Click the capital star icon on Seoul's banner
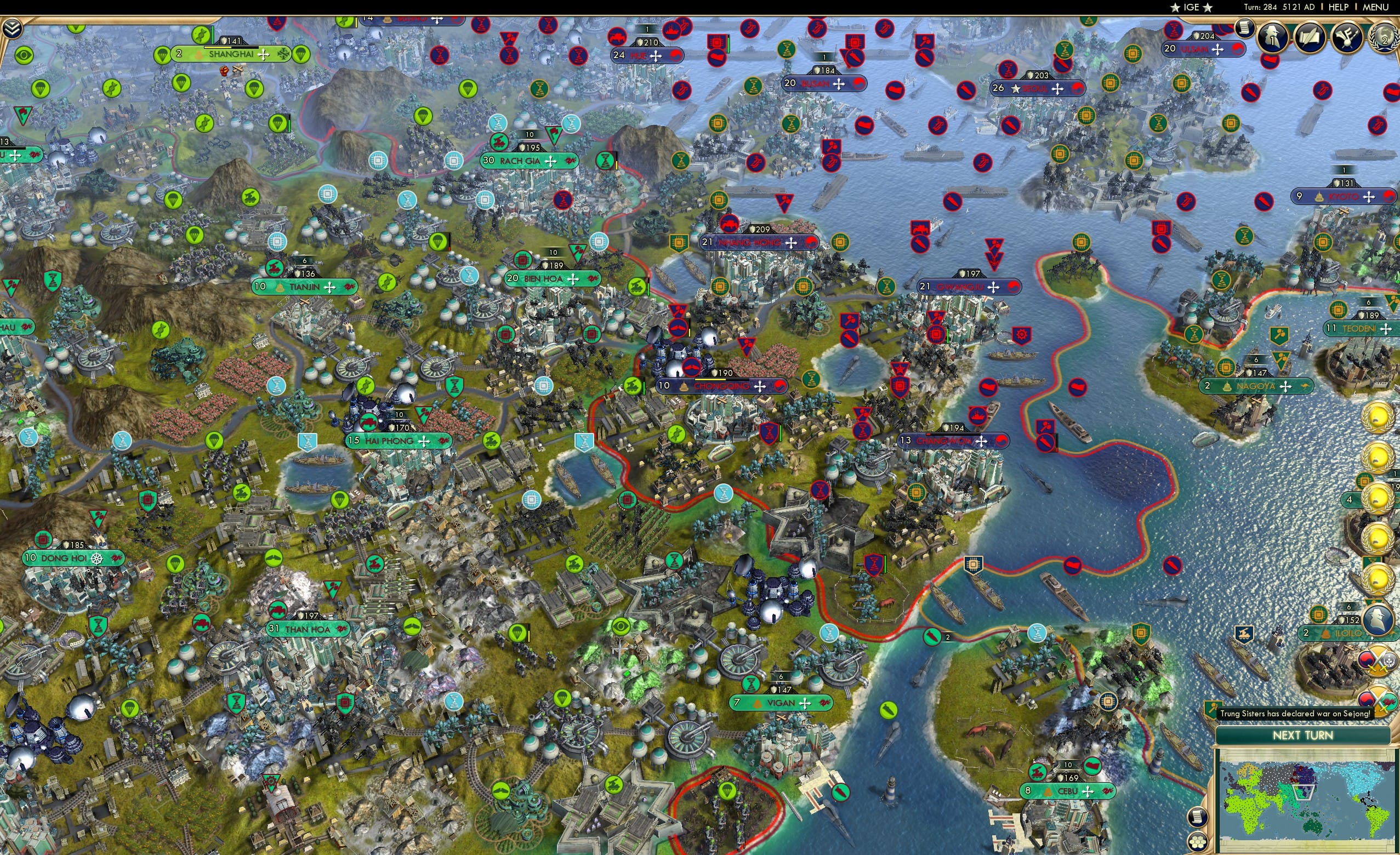Screen dimensions: 1400x855 click(1015, 89)
